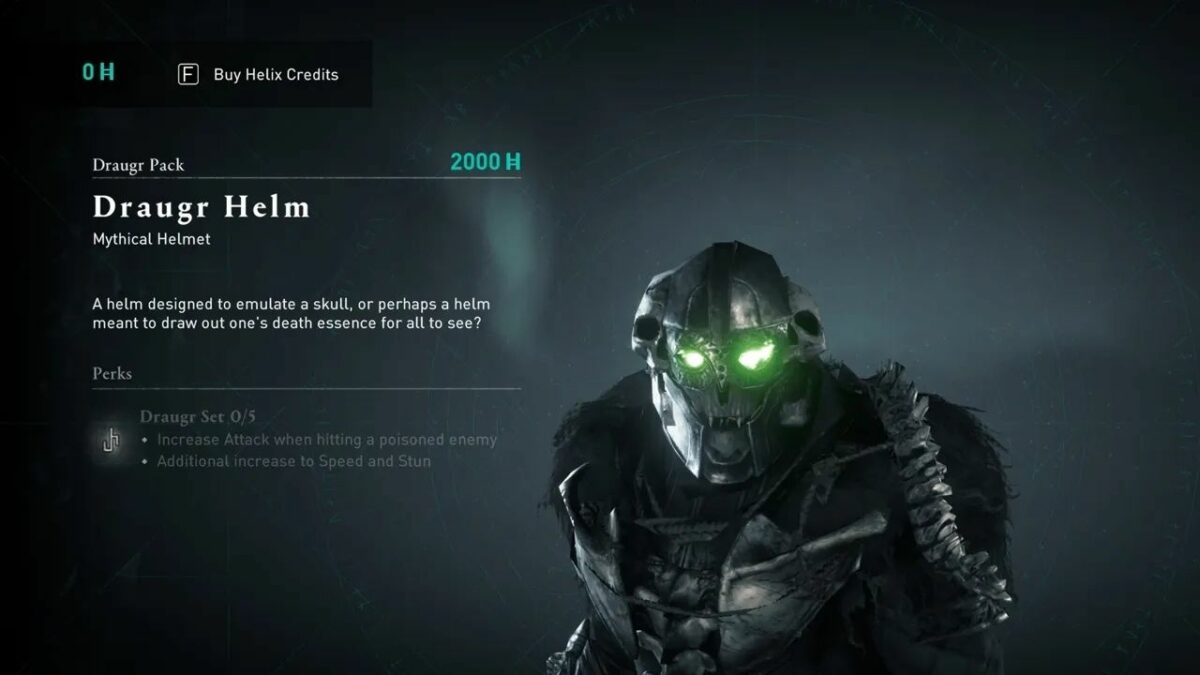Open the Buy Helix Credits option
The height and width of the screenshot is (675, 1200).
(x=259, y=75)
